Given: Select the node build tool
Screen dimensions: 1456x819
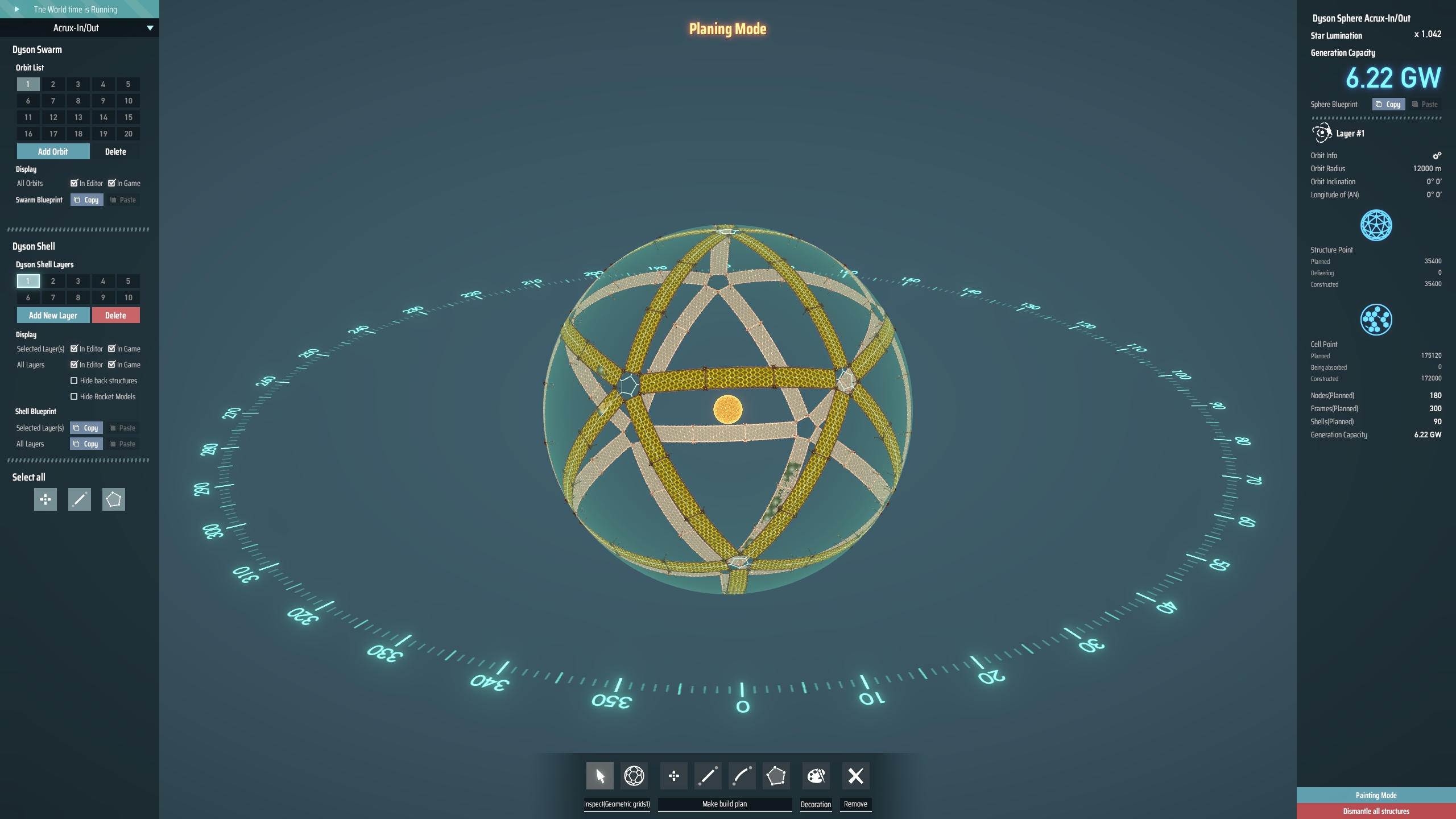Looking at the screenshot, I should tap(674, 775).
